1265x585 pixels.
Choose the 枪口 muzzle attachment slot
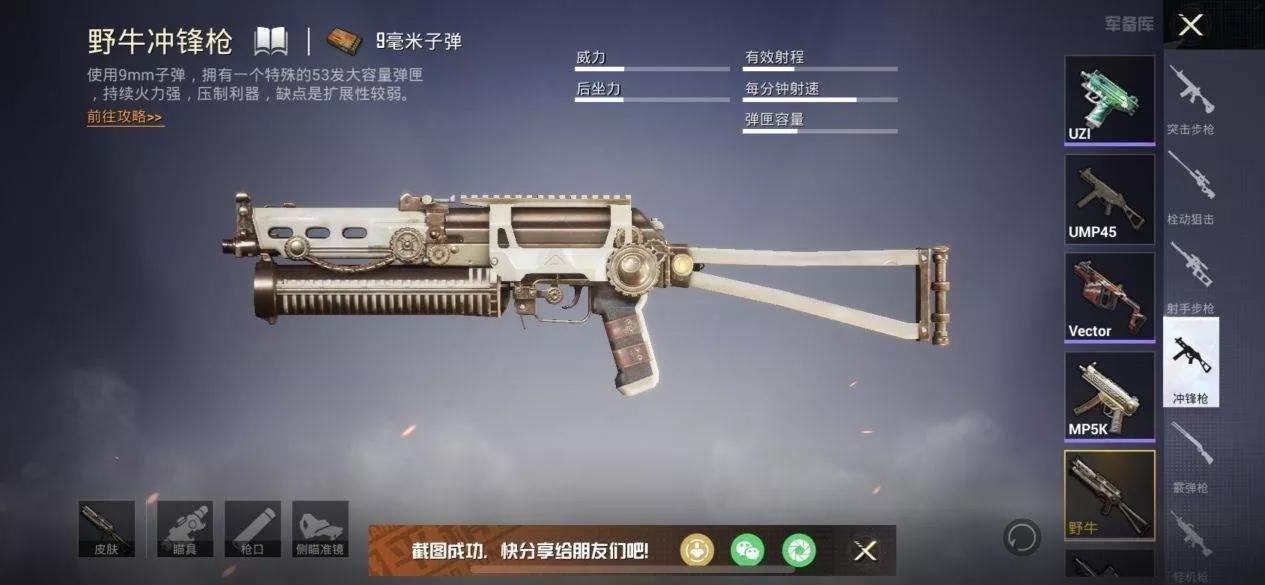(253, 529)
